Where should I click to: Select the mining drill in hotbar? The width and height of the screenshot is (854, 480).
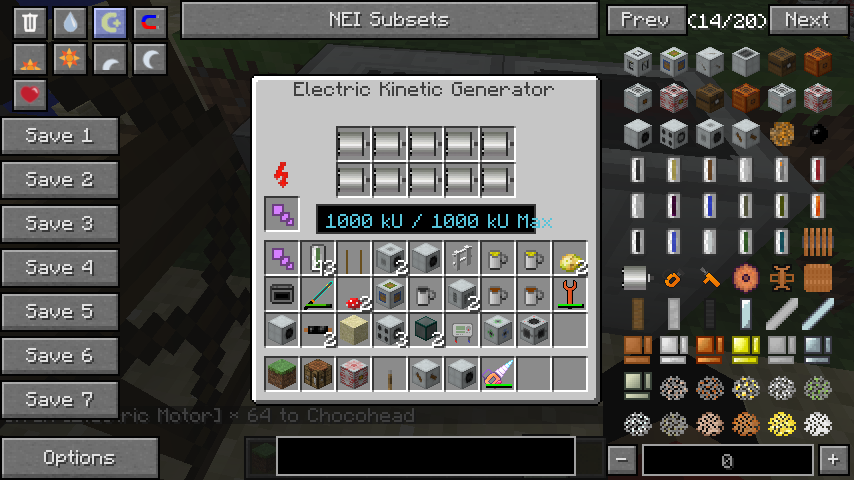pyautogui.click(x=498, y=374)
